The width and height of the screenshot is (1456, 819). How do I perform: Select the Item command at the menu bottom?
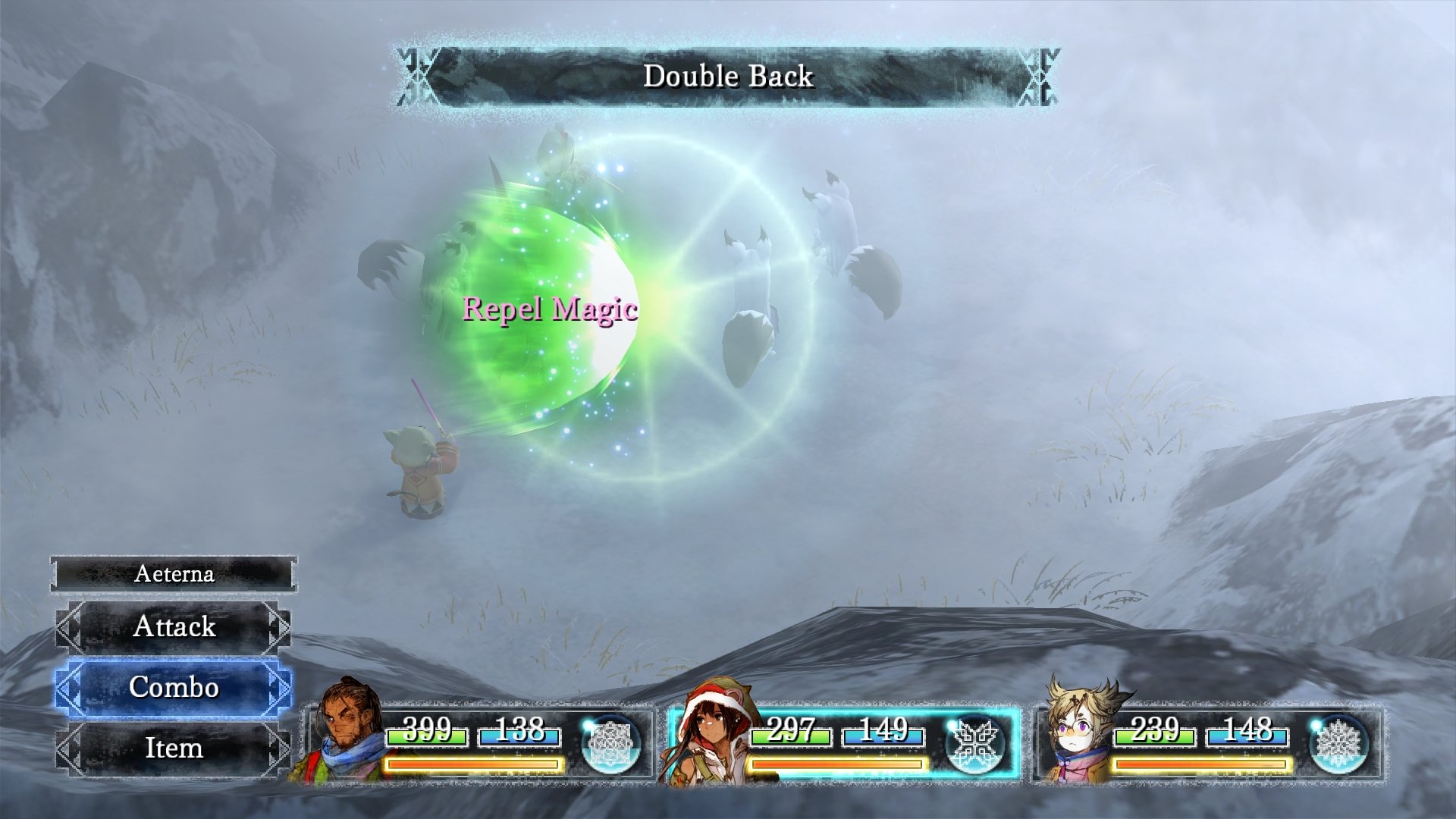[x=174, y=749]
